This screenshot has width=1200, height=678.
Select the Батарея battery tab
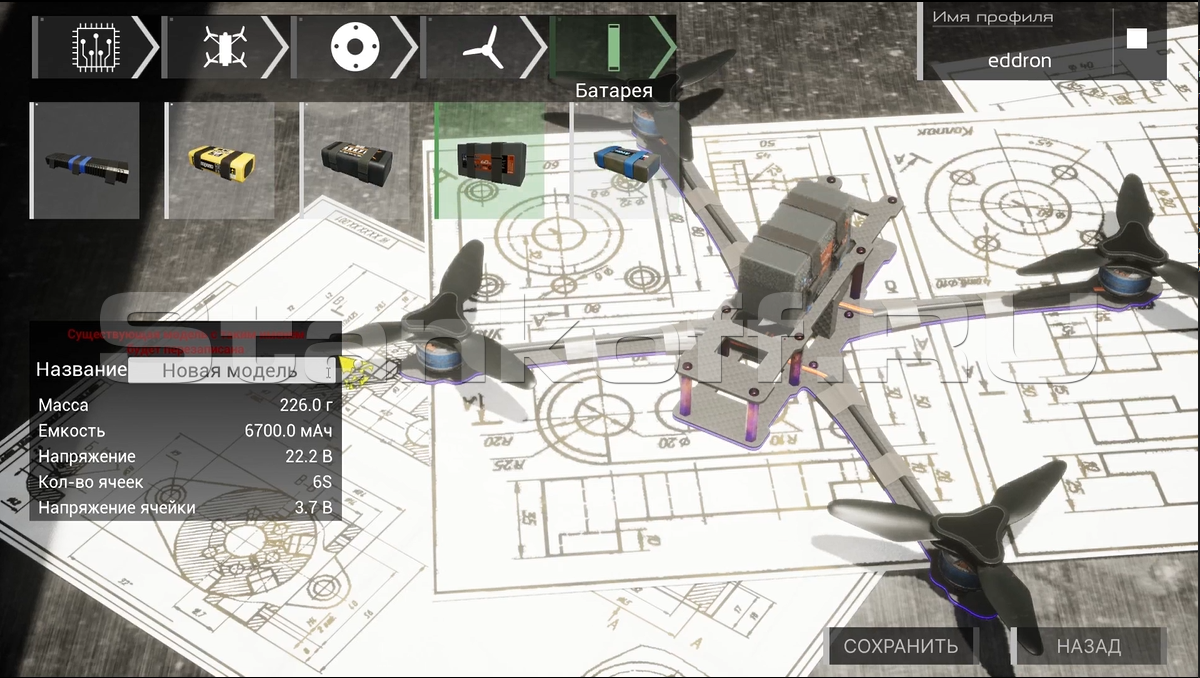[612, 46]
